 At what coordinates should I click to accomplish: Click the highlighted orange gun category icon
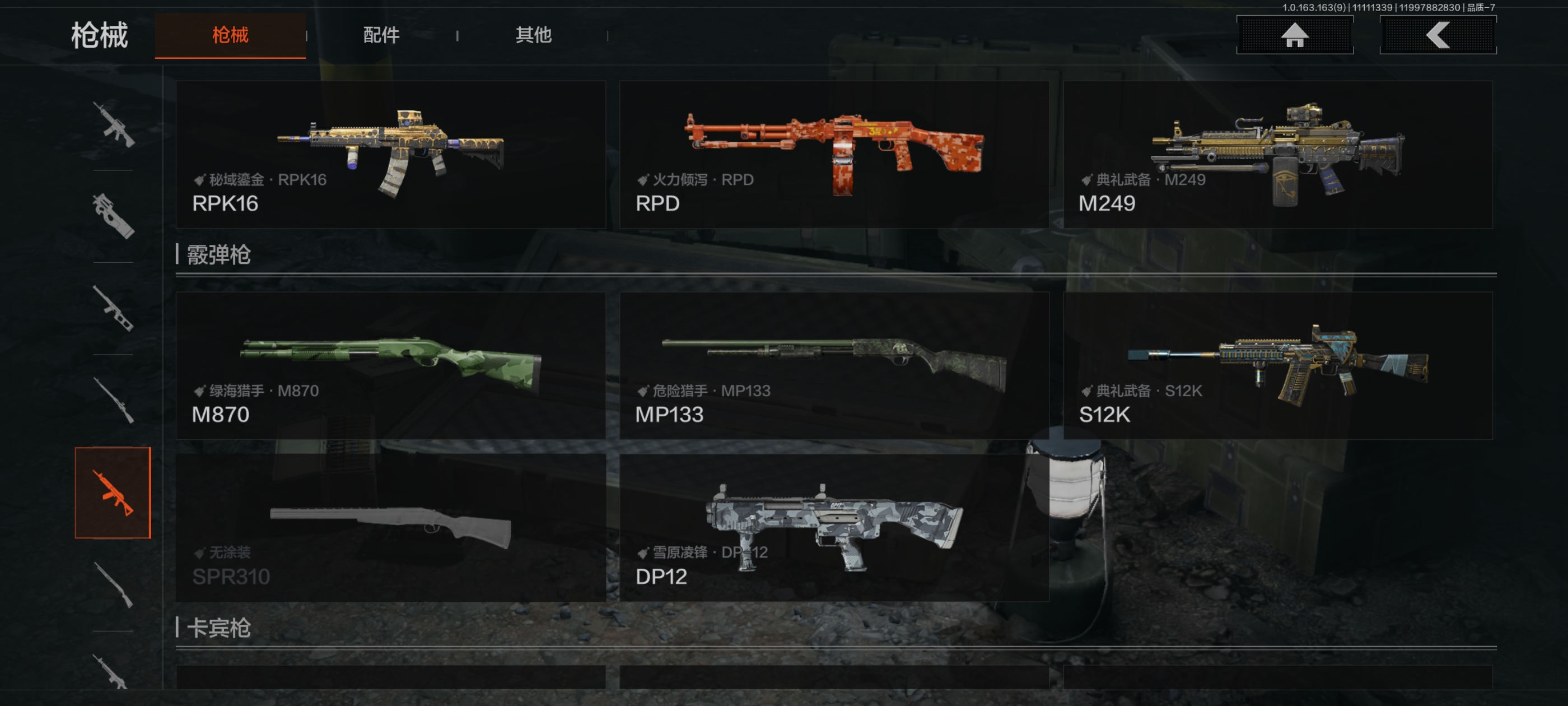[113, 493]
